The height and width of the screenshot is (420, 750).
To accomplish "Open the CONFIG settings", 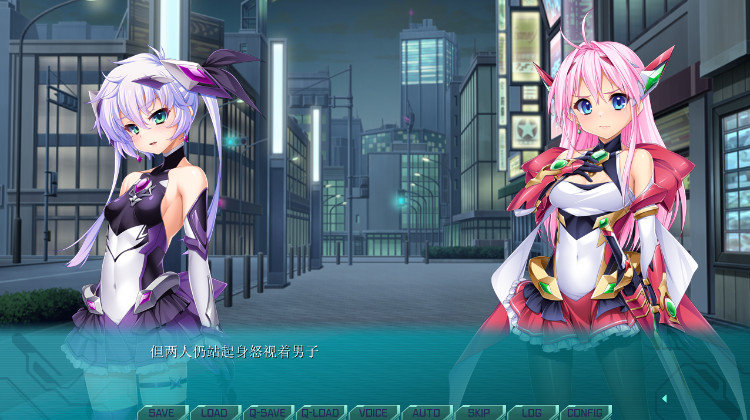I will point(584,412).
